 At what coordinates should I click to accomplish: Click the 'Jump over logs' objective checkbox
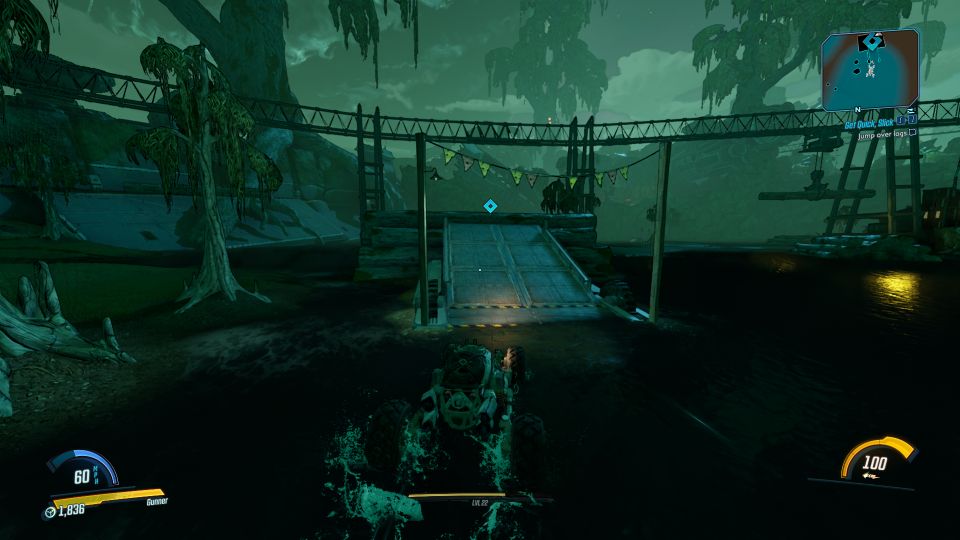click(912, 133)
